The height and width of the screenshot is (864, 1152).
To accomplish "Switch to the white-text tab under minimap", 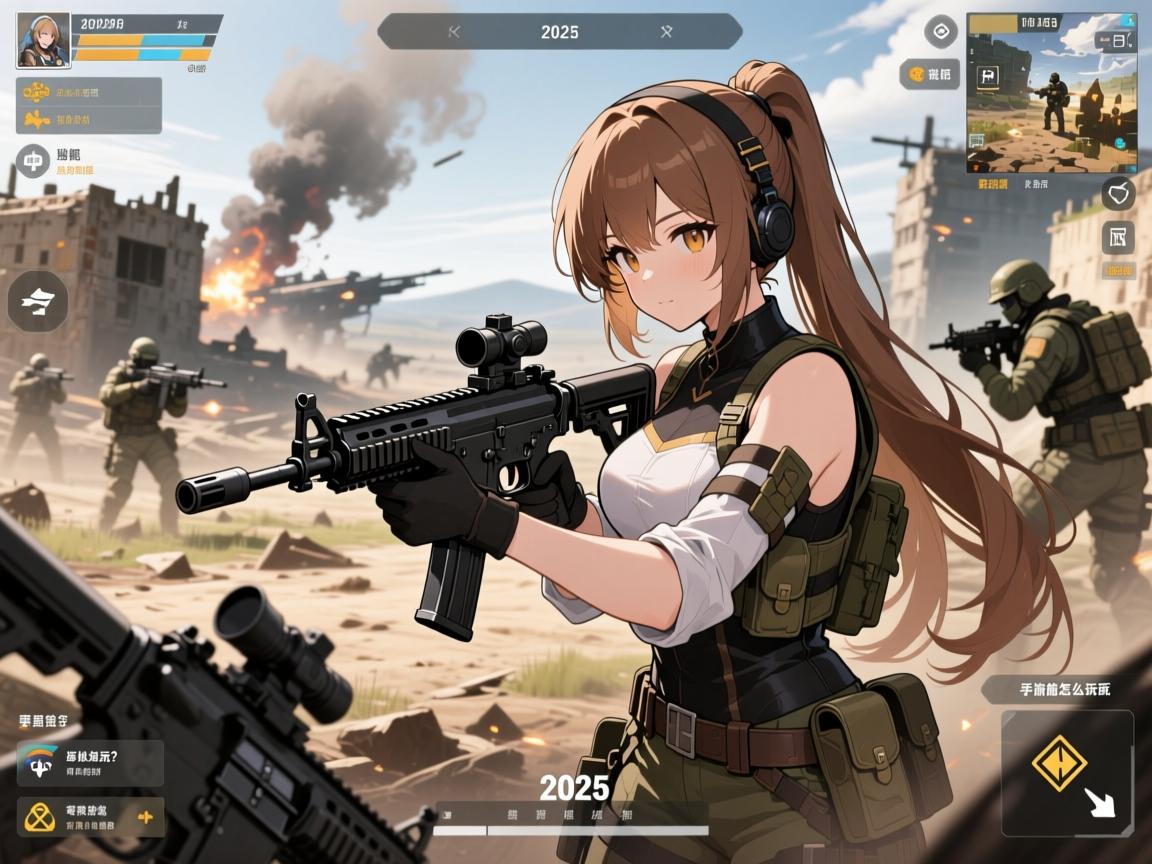I will (1037, 184).
